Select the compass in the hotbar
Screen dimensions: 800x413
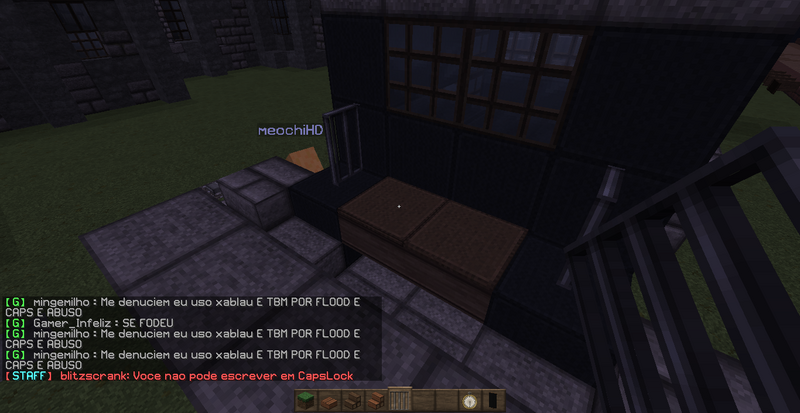pyautogui.click(x=471, y=401)
